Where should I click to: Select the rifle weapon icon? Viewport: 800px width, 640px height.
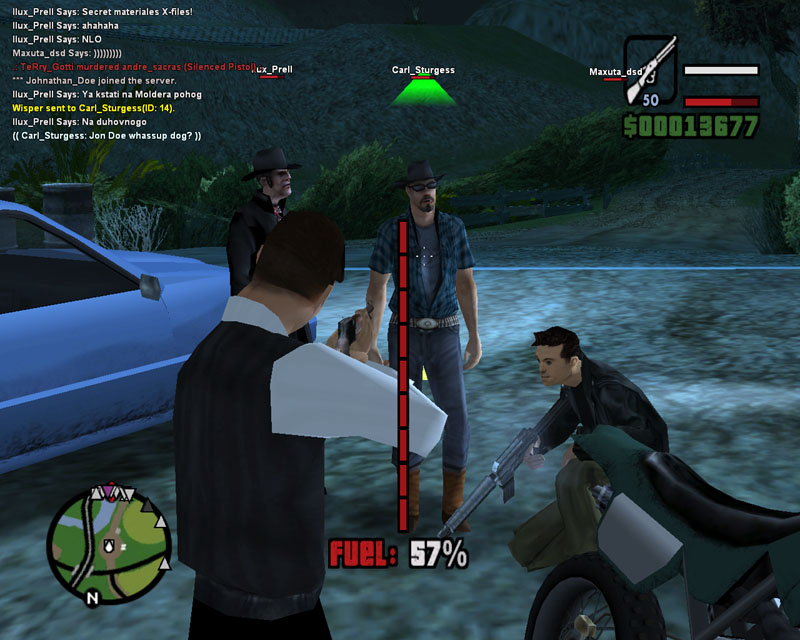click(651, 71)
